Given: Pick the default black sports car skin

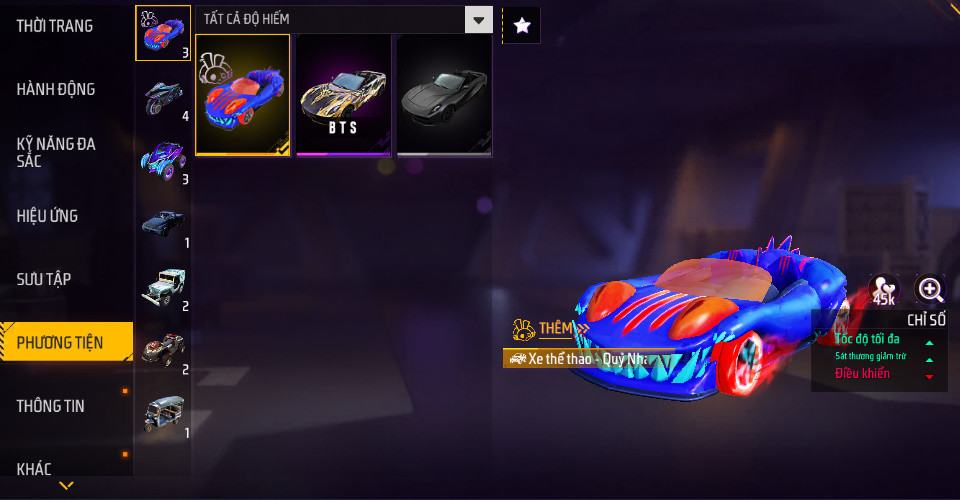Looking at the screenshot, I should (x=444, y=95).
